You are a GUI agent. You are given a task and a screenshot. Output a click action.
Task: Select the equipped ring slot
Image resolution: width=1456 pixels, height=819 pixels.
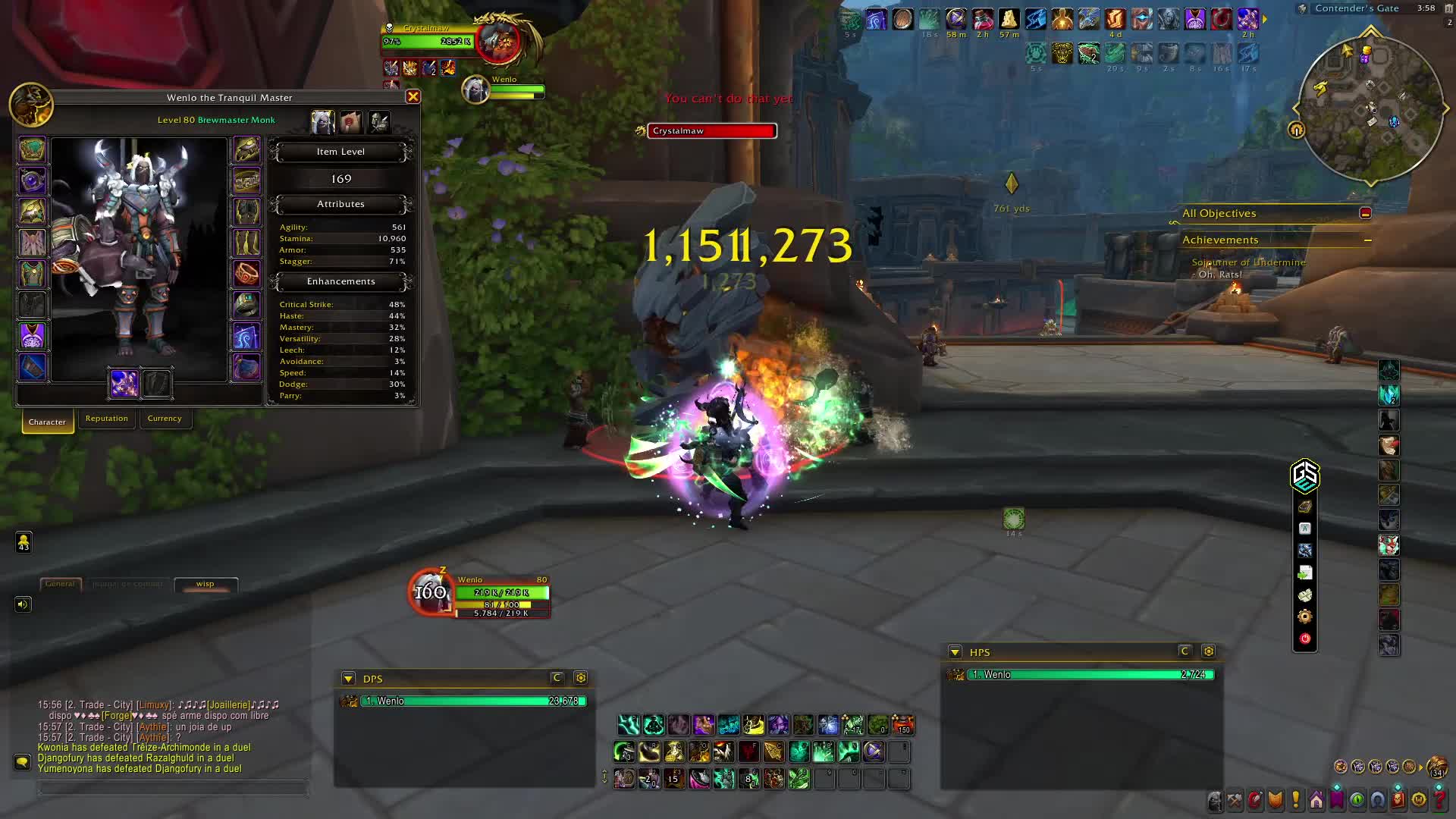point(246,274)
